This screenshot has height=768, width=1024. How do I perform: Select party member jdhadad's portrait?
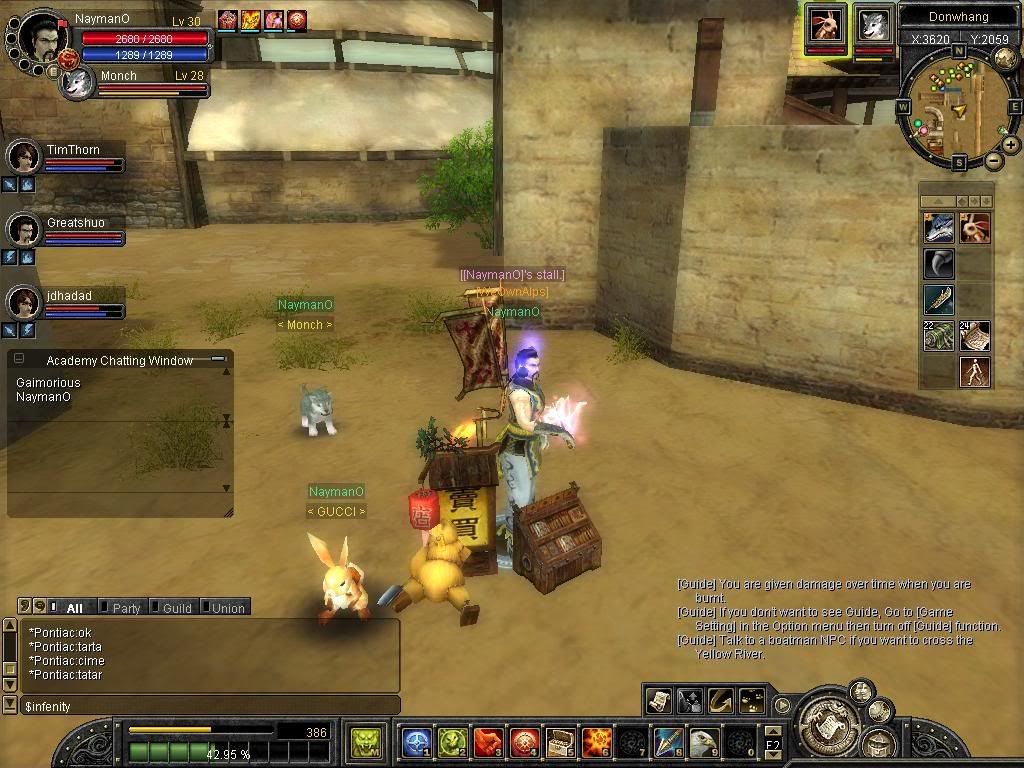(x=23, y=302)
